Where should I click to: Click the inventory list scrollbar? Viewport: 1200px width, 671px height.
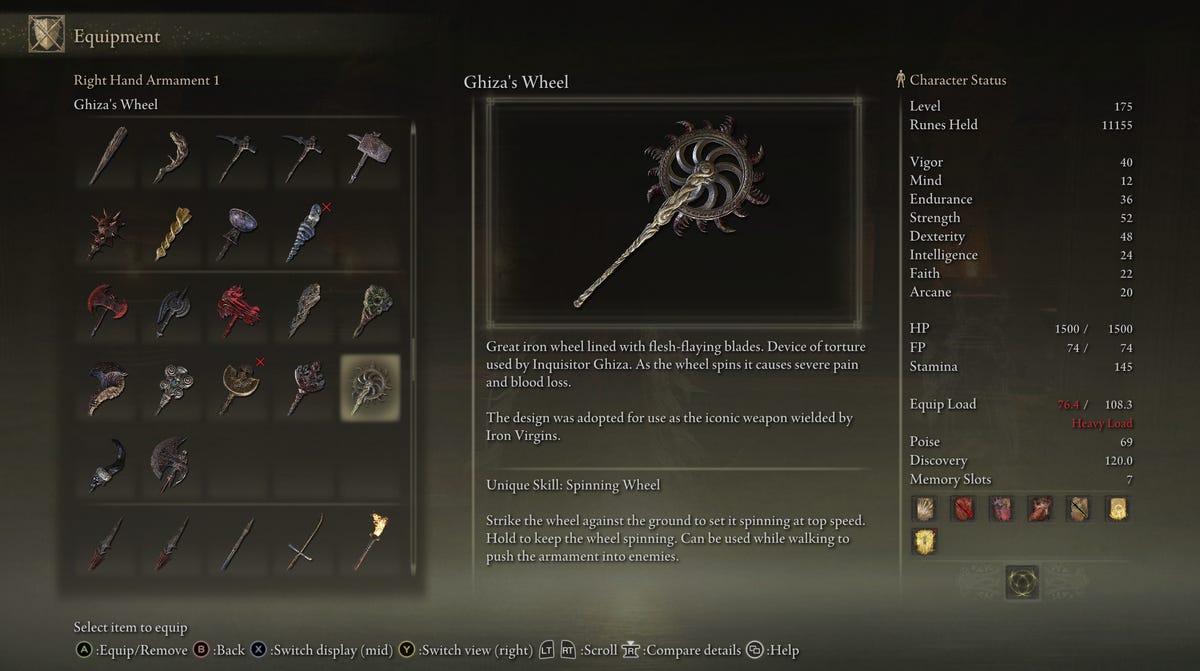click(413, 250)
